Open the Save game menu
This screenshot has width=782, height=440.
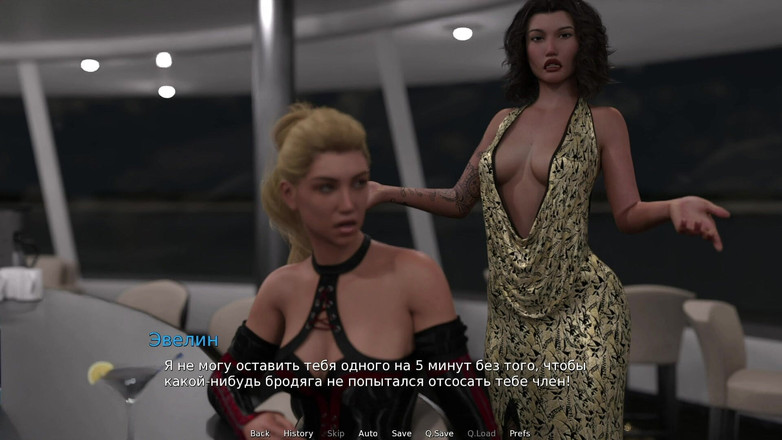tap(401, 433)
